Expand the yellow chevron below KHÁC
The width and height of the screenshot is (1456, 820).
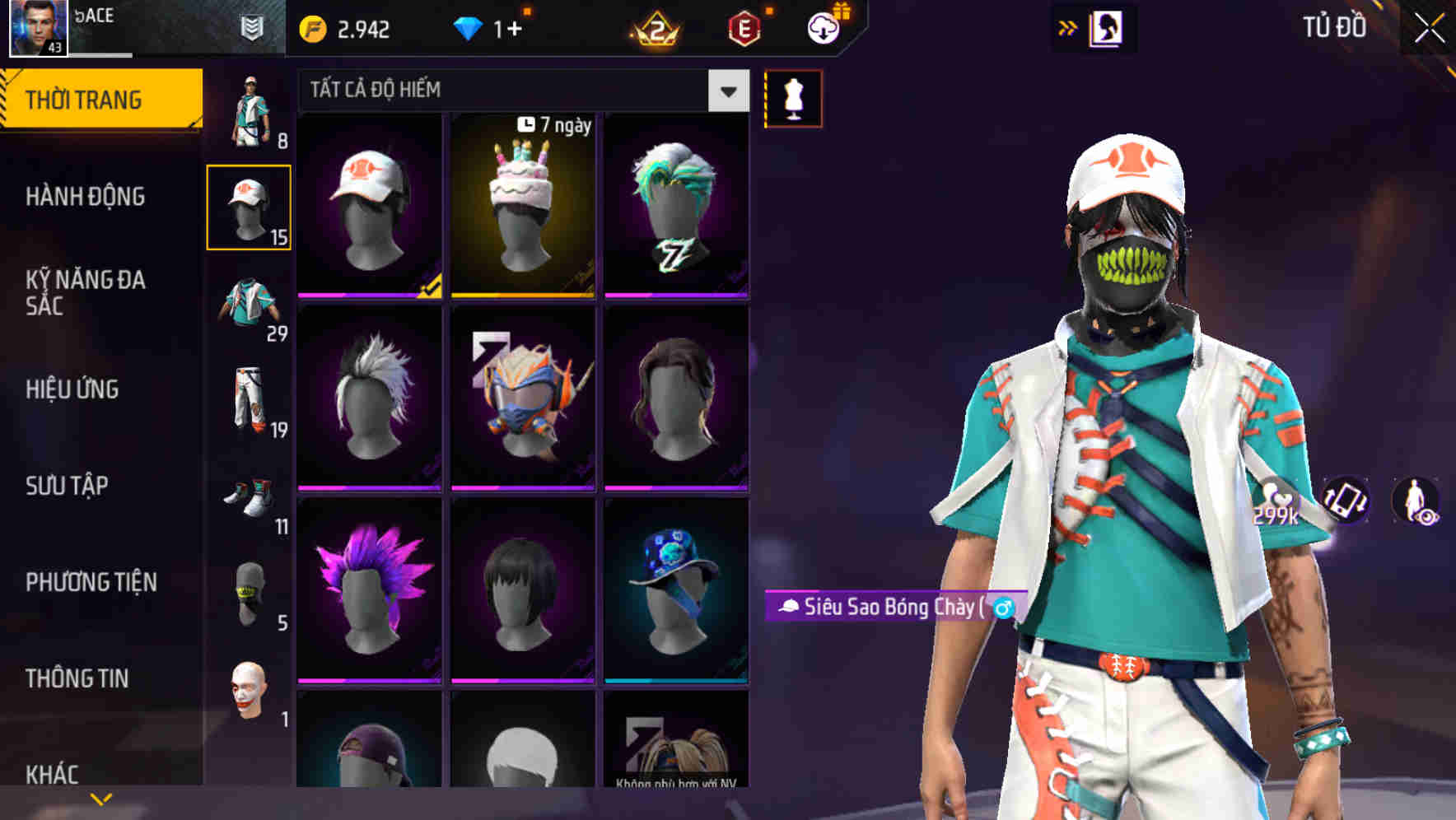point(101,797)
